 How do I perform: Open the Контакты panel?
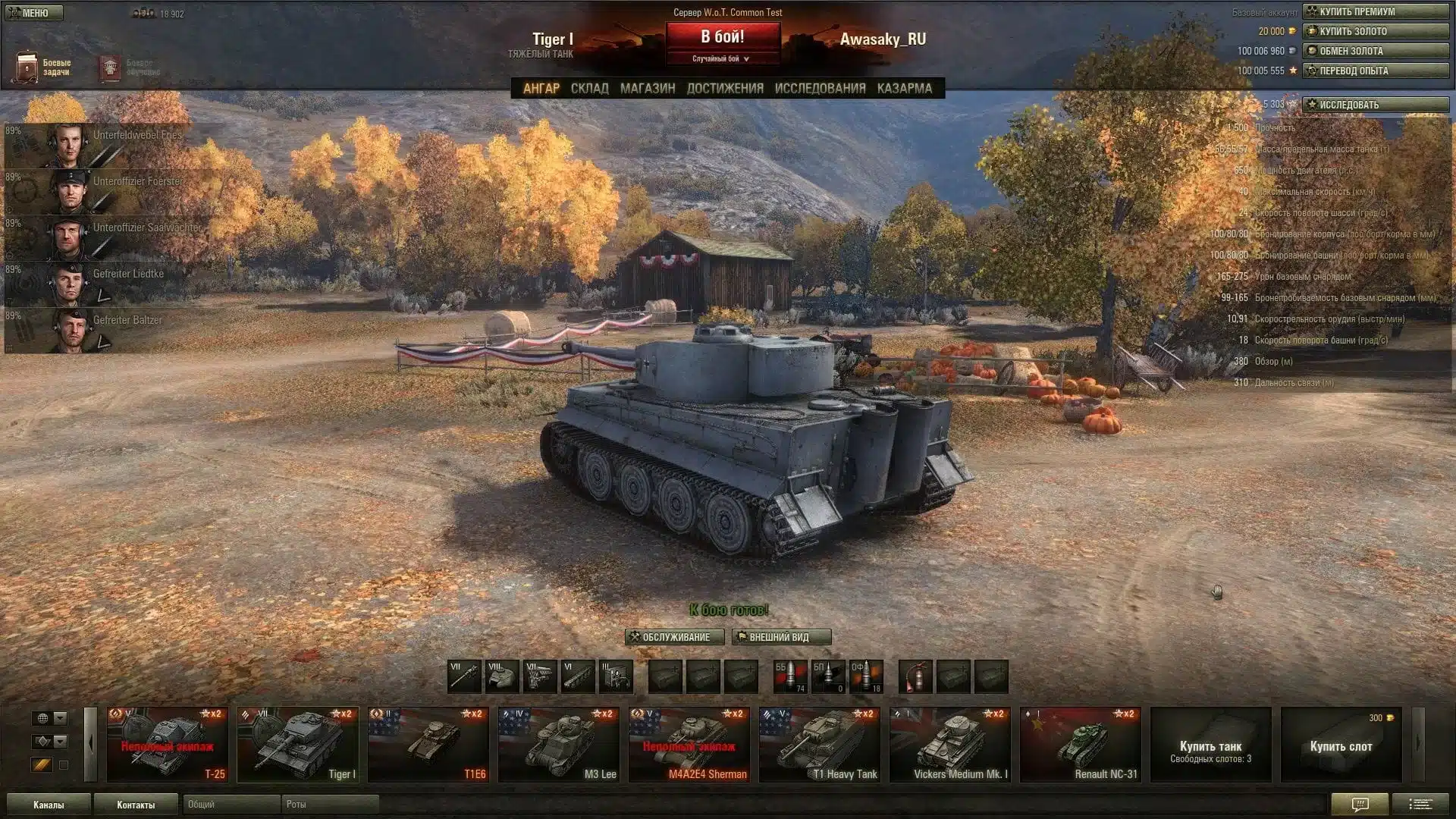[x=136, y=805]
